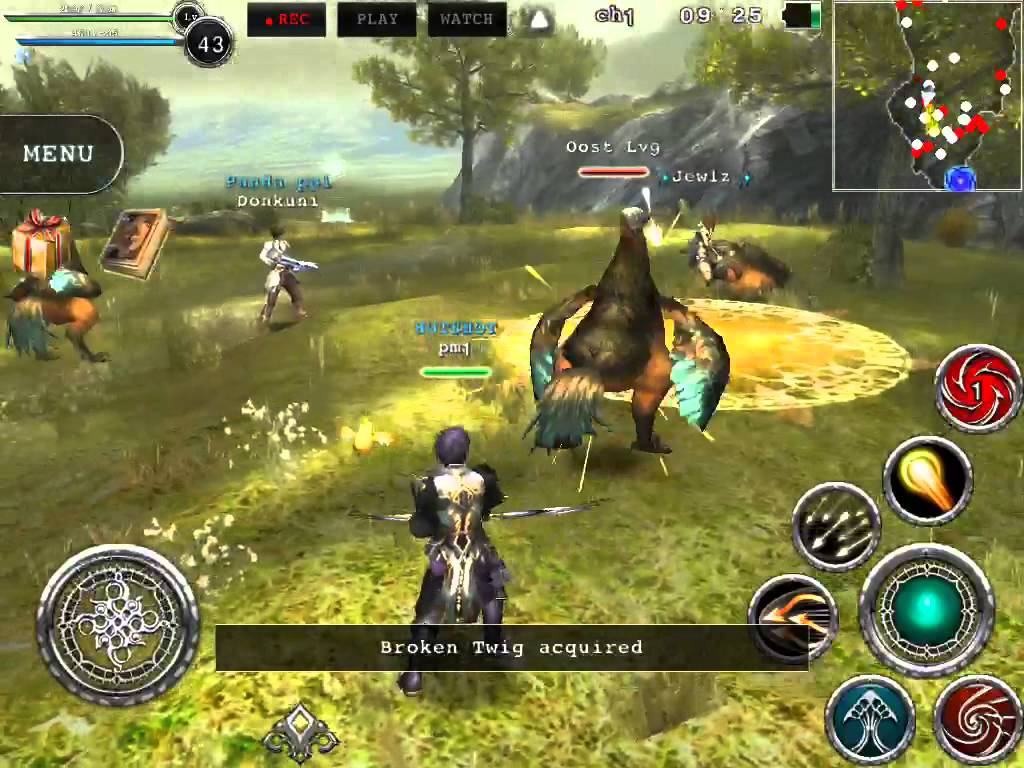This screenshot has height=768, width=1024.
Task: Trigger the multi-arrow volley skill
Action: 836,527
